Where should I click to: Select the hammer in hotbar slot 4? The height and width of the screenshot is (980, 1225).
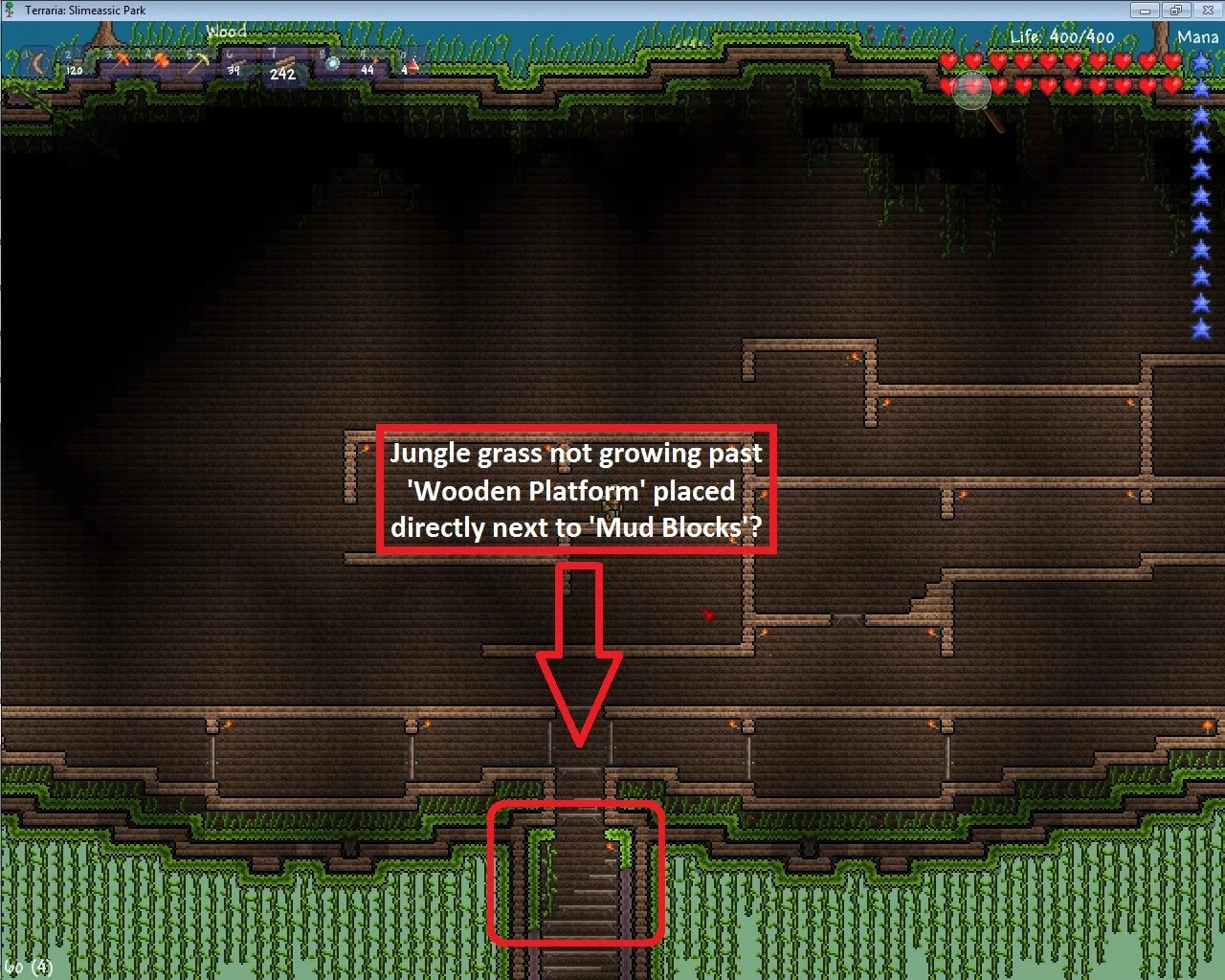(x=158, y=59)
